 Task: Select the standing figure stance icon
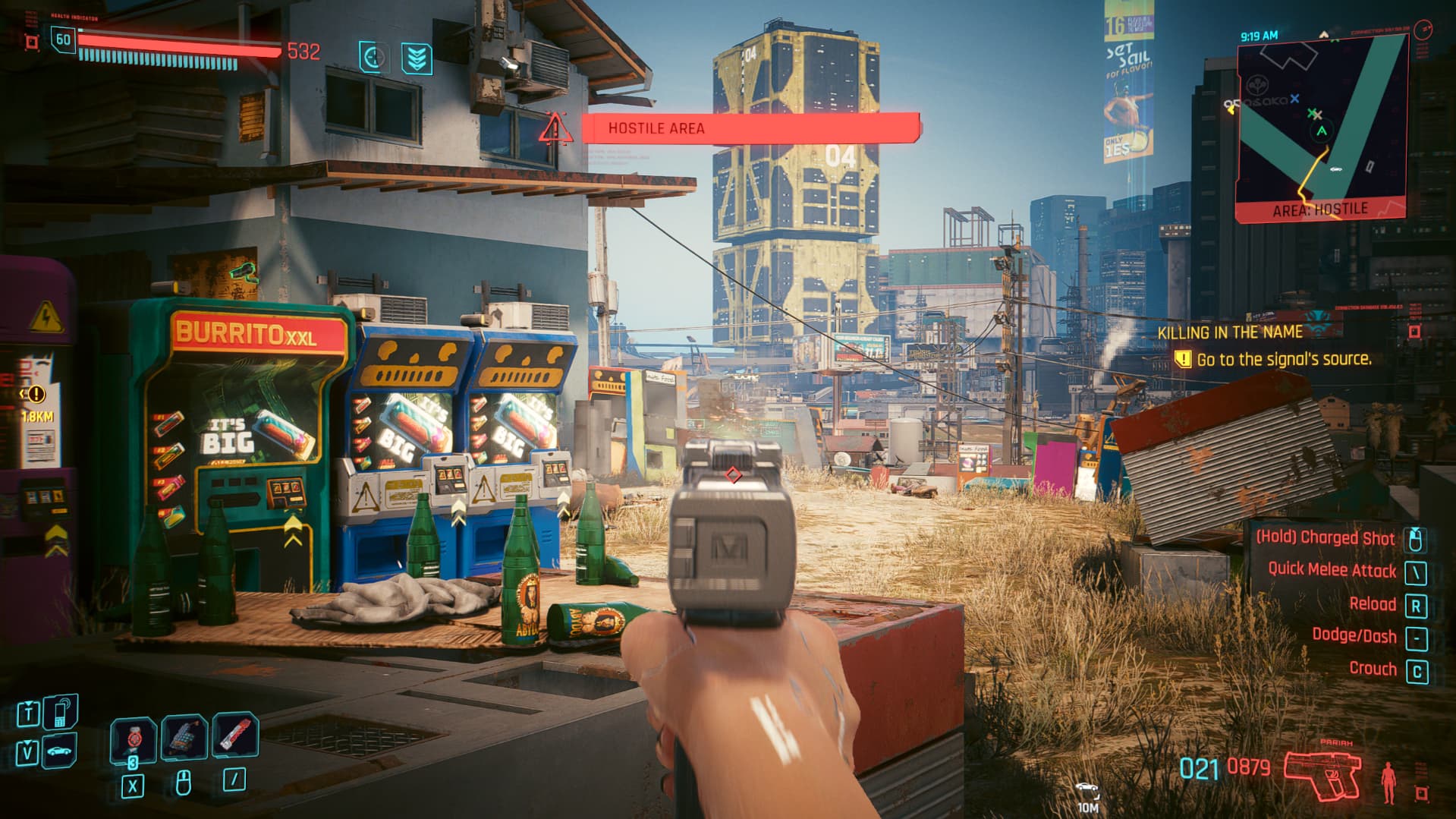pos(1388,783)
